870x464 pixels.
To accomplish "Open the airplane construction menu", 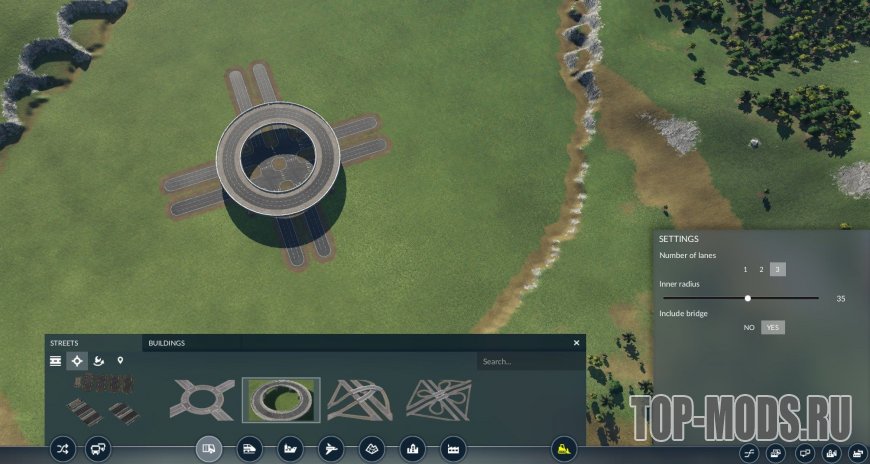I will pyautogui.click(x=331, y=449).
